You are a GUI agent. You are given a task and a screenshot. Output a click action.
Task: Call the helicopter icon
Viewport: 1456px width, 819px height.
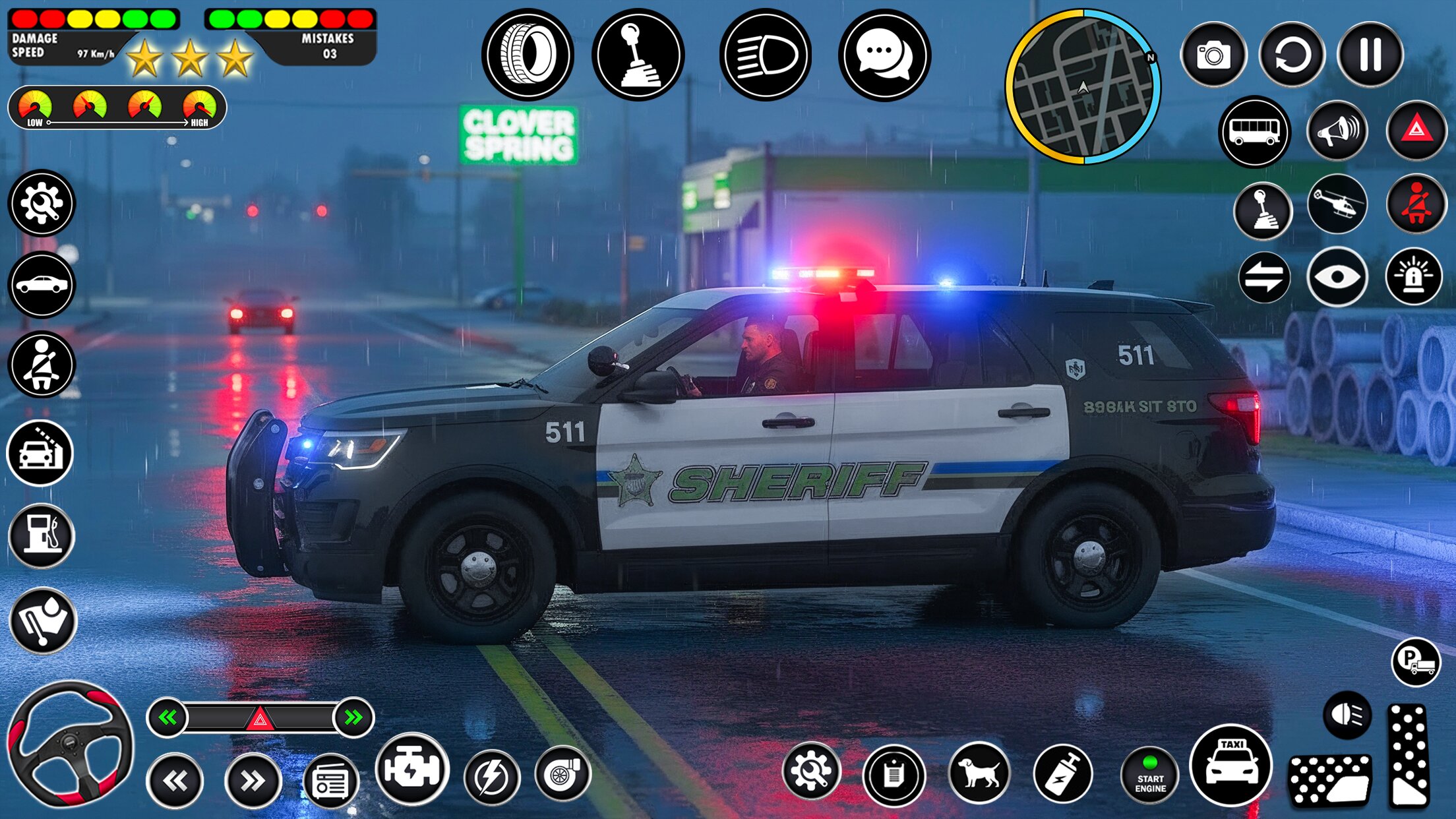(x=1337, y=205)
